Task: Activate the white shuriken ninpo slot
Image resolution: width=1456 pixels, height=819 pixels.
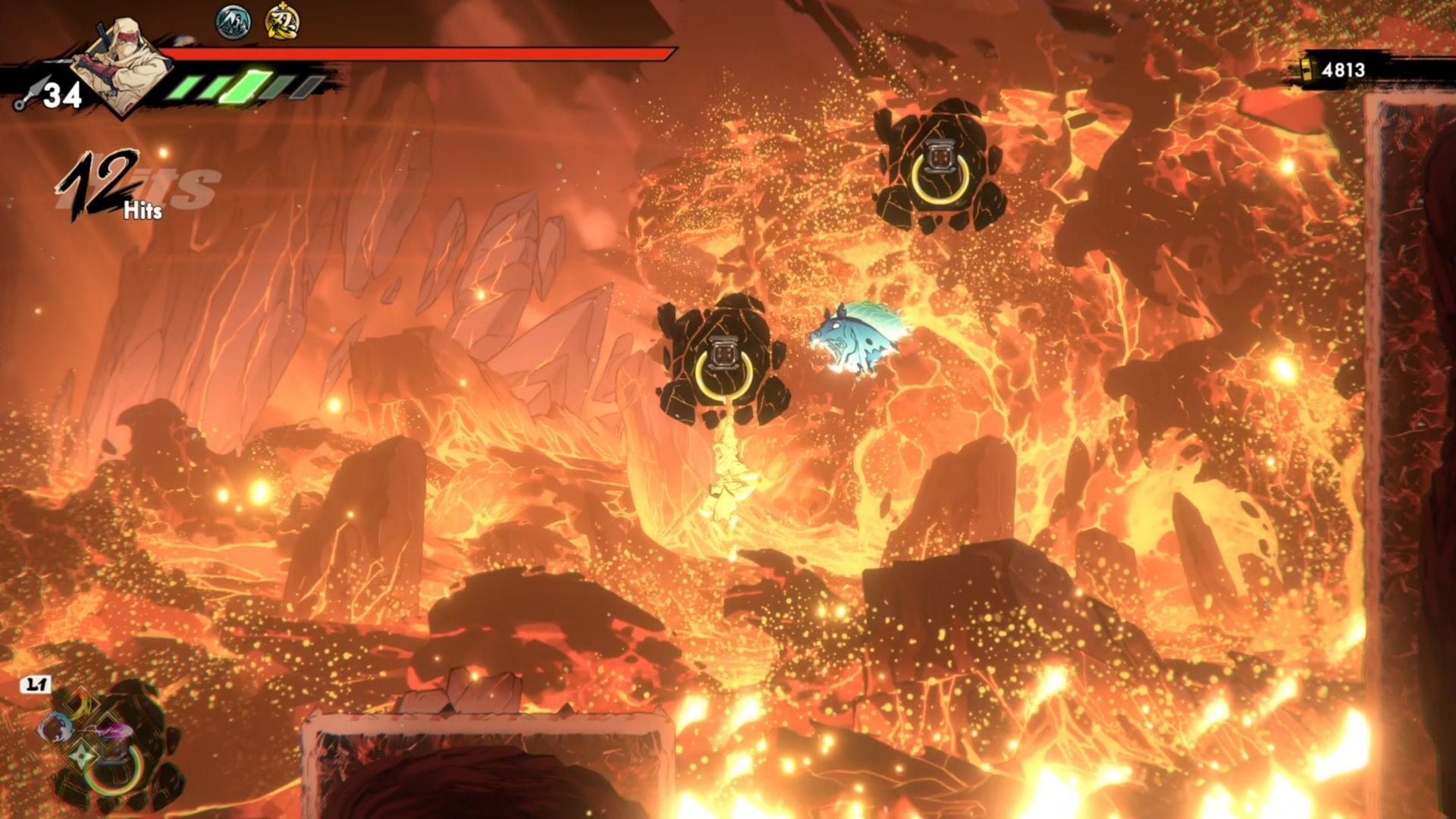Action: [82, 757]
